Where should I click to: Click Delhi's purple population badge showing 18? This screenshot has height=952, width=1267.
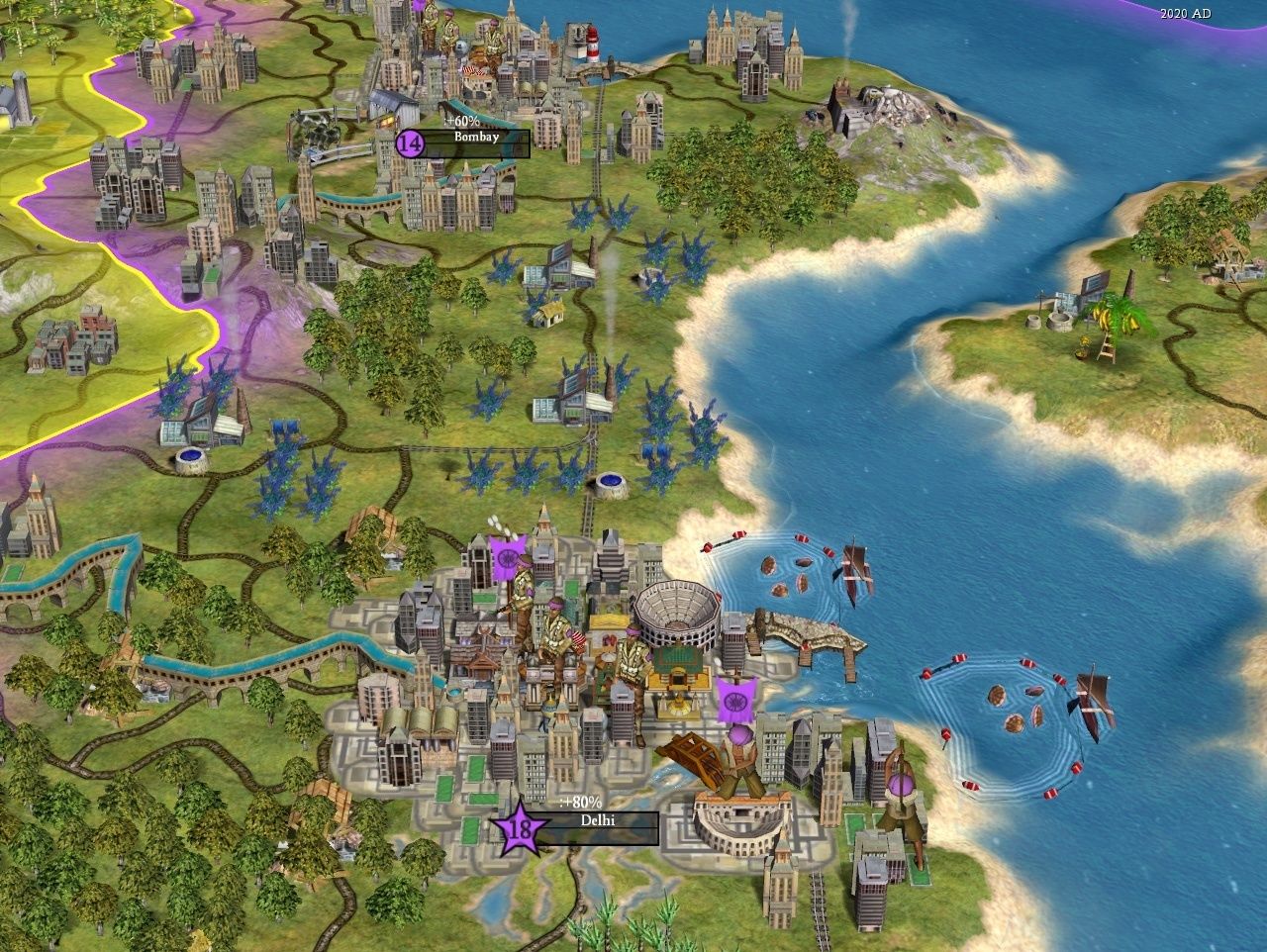point(518,834)
